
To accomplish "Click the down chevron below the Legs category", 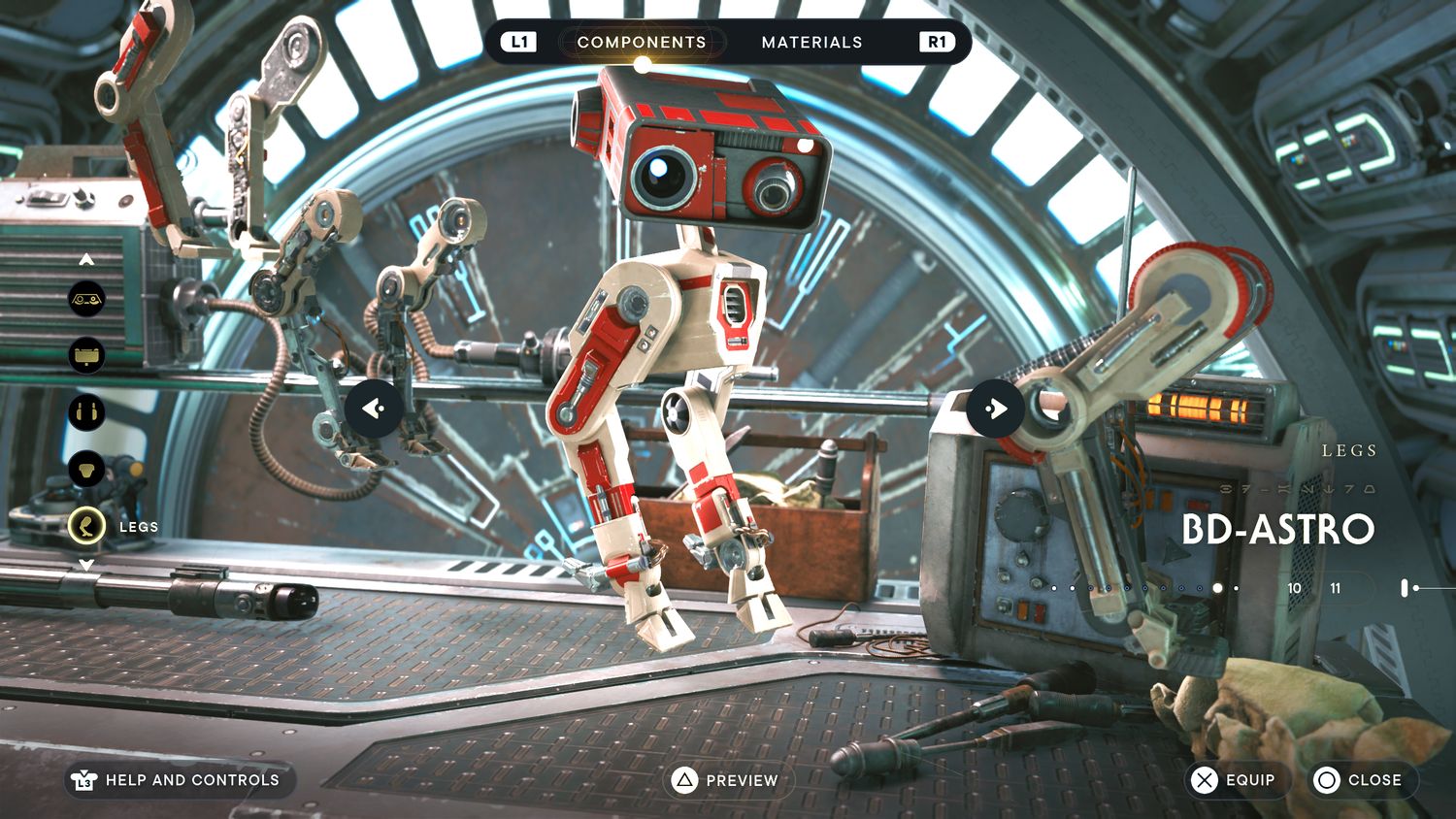I will pyautogui.click(x=86, y=565).
